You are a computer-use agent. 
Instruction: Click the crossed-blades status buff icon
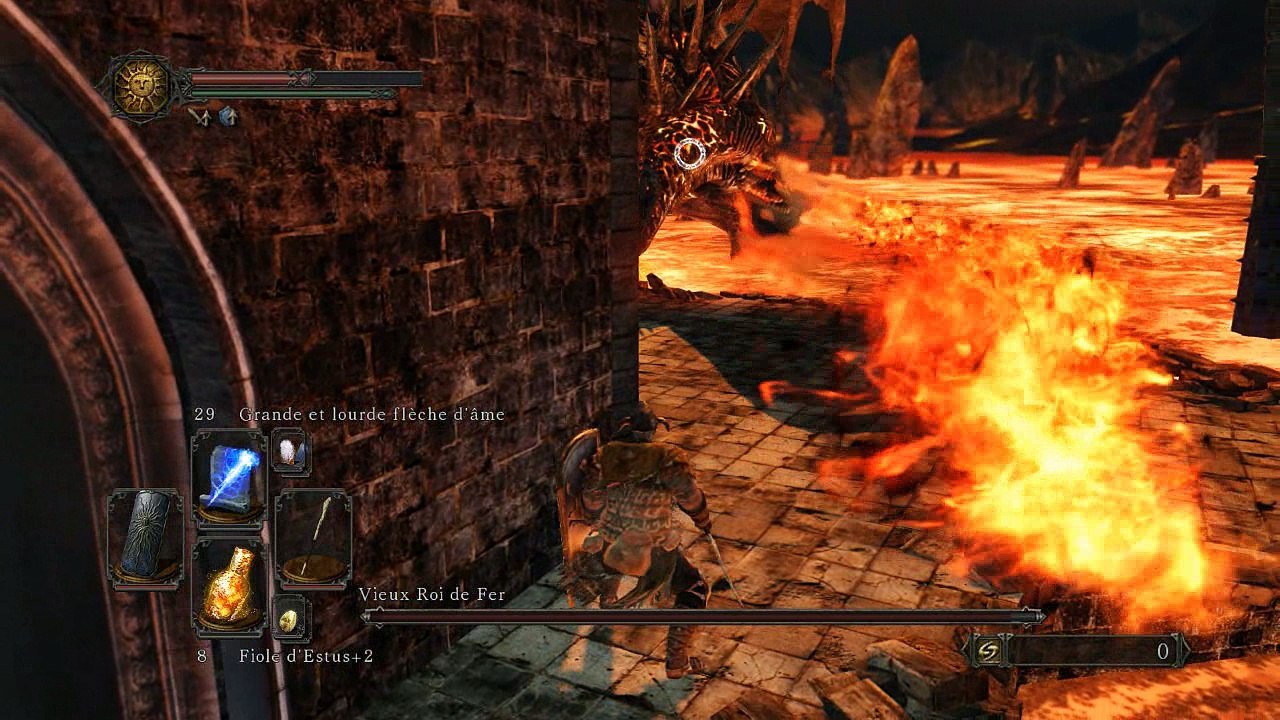coord(198,117)
